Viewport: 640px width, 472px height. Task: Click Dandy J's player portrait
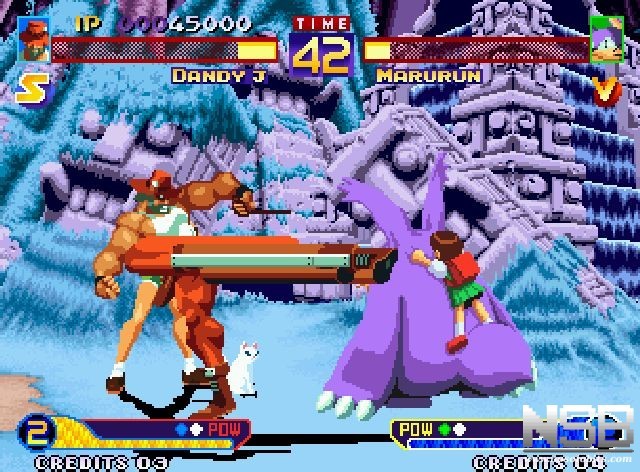point(33,39)
